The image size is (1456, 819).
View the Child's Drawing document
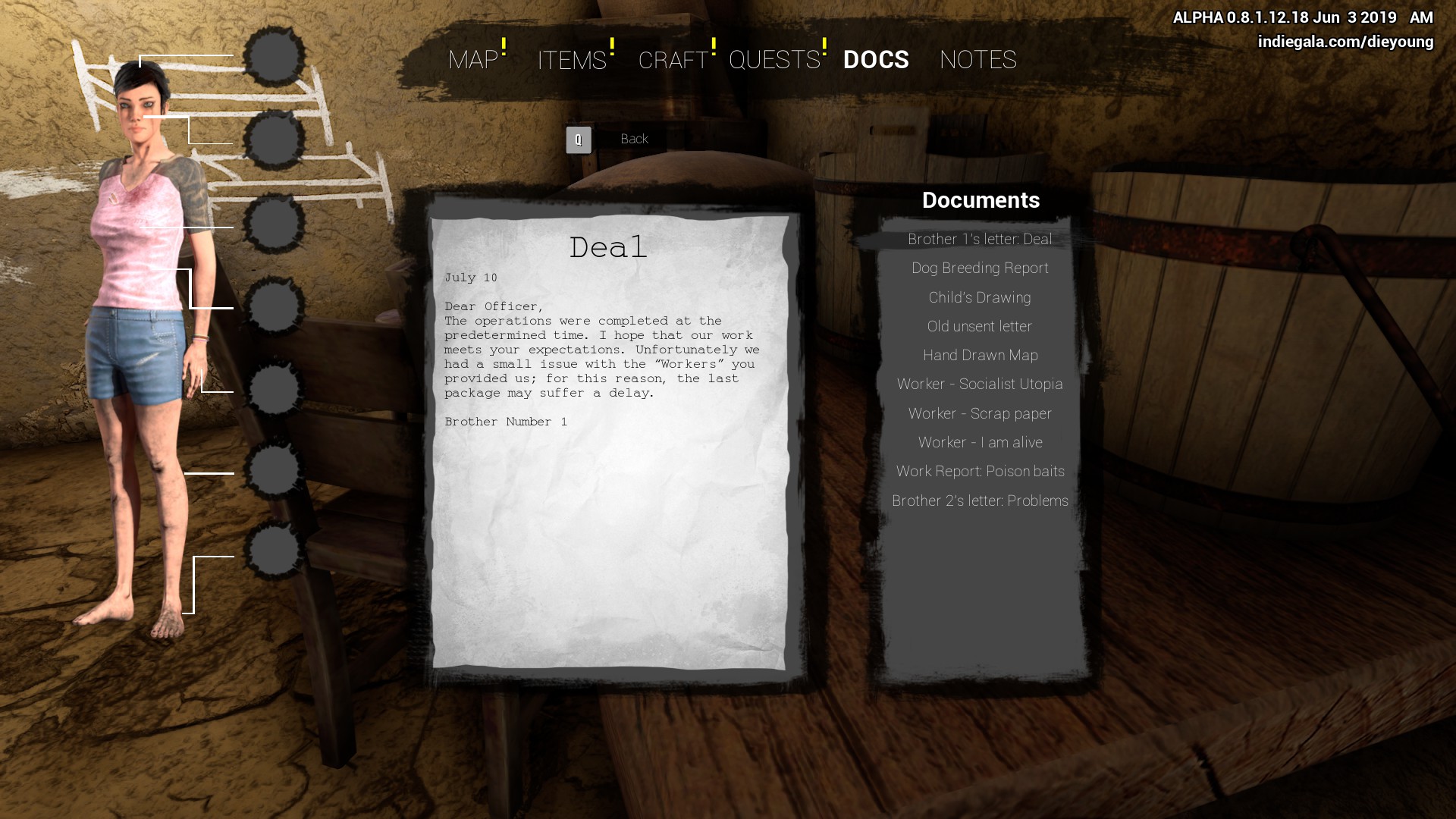980,298
